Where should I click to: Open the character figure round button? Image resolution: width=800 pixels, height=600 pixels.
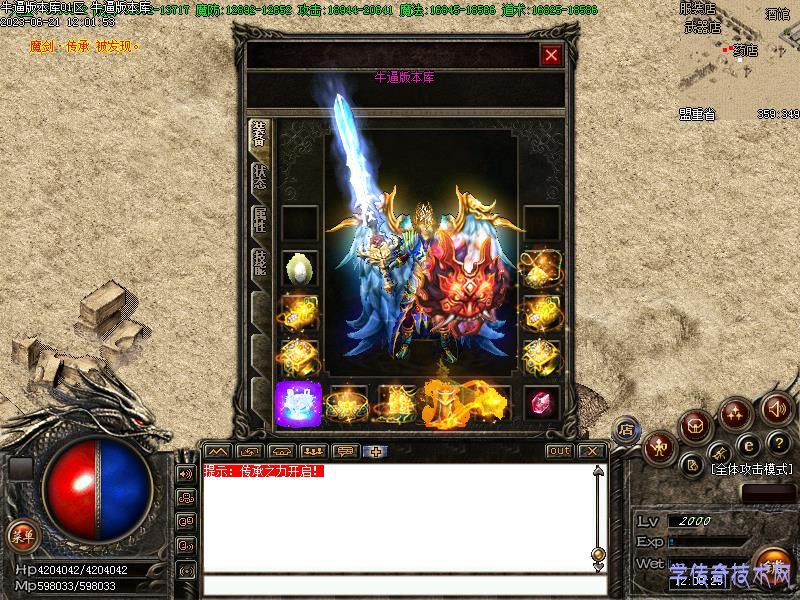[x=658, y=447]
